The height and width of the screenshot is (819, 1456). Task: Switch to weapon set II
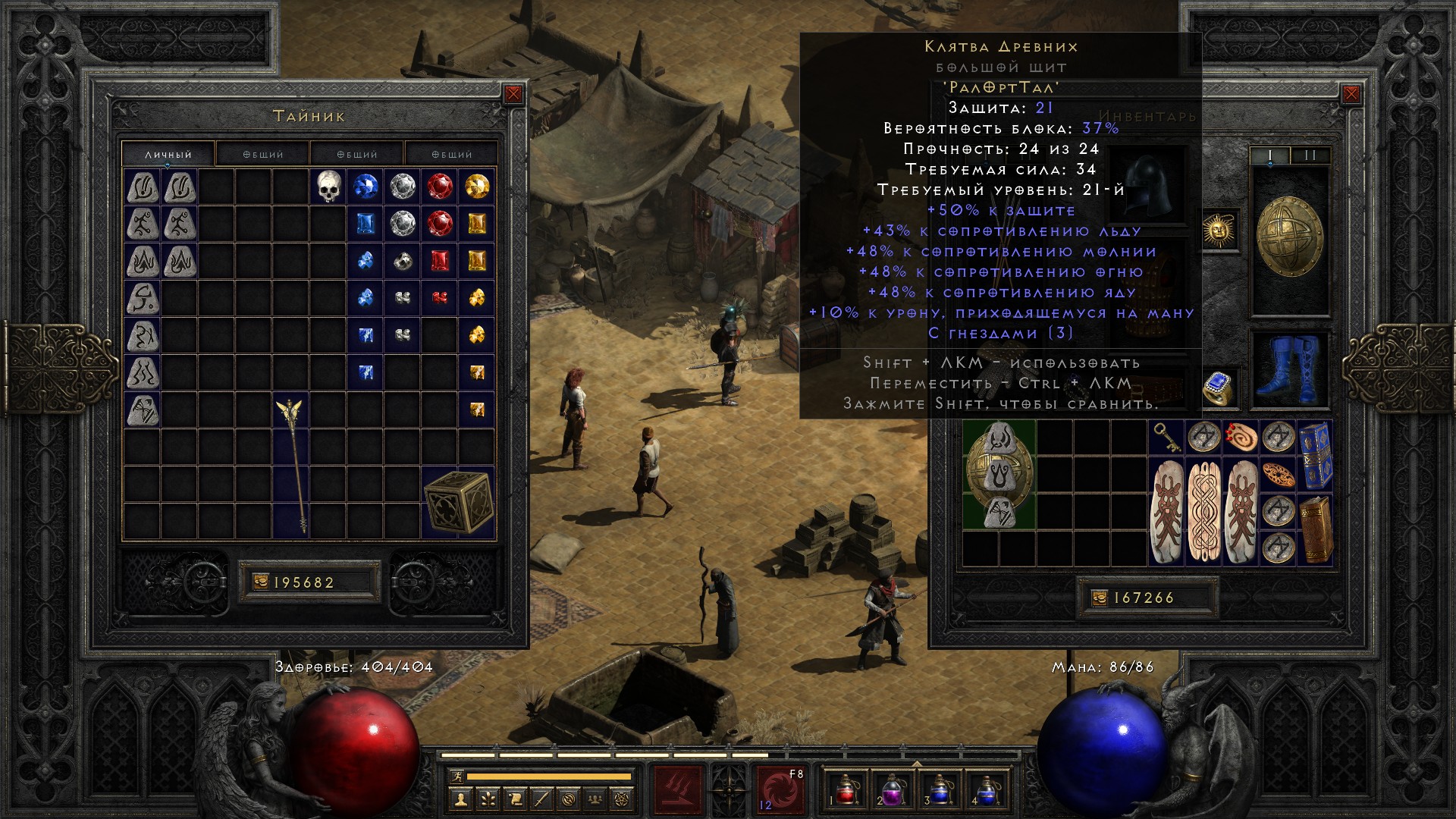pyautogui.click(x=1310, y=155)
